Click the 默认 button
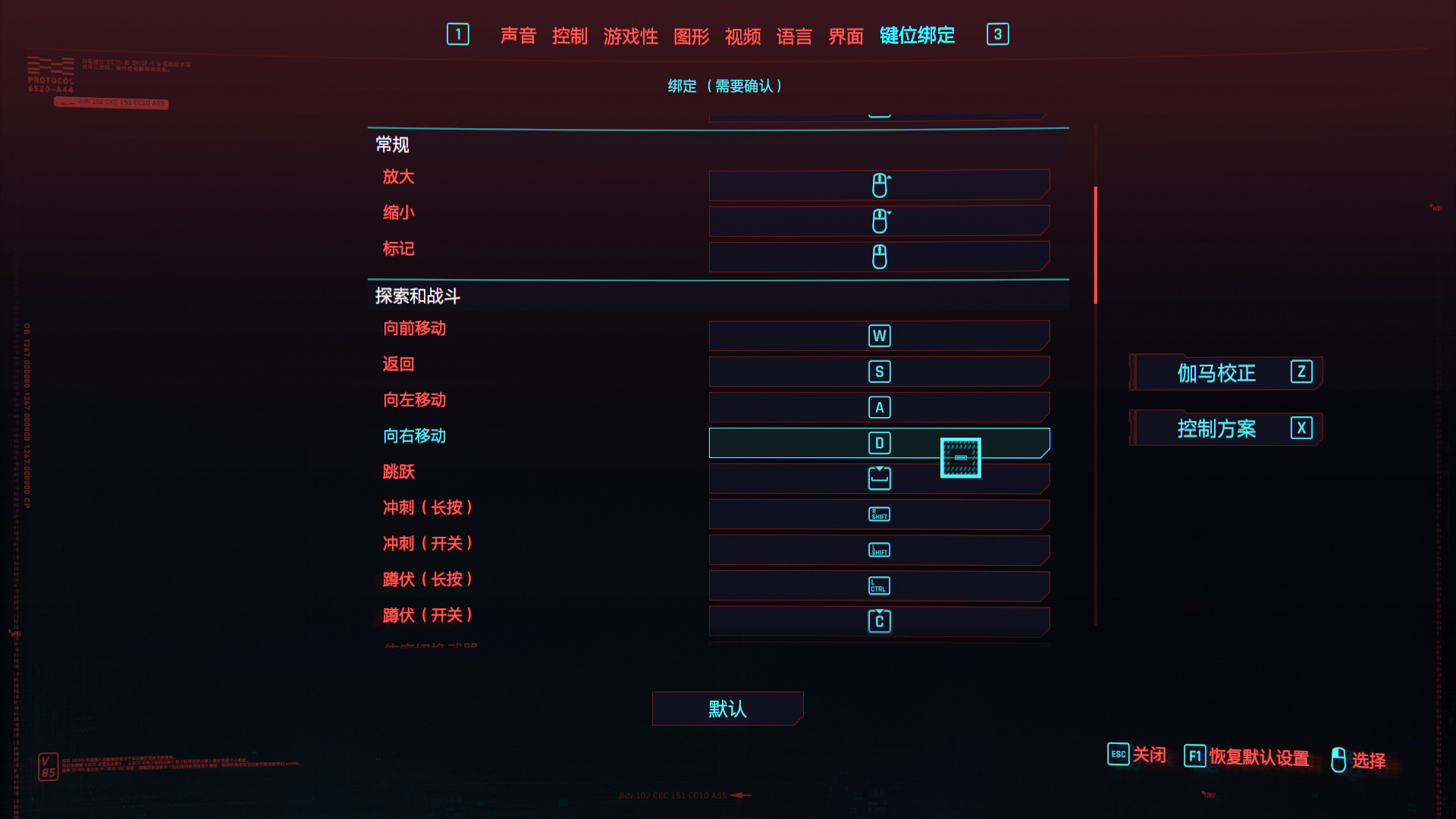This screenshot has width=1456, height=819. coord(726,708)
